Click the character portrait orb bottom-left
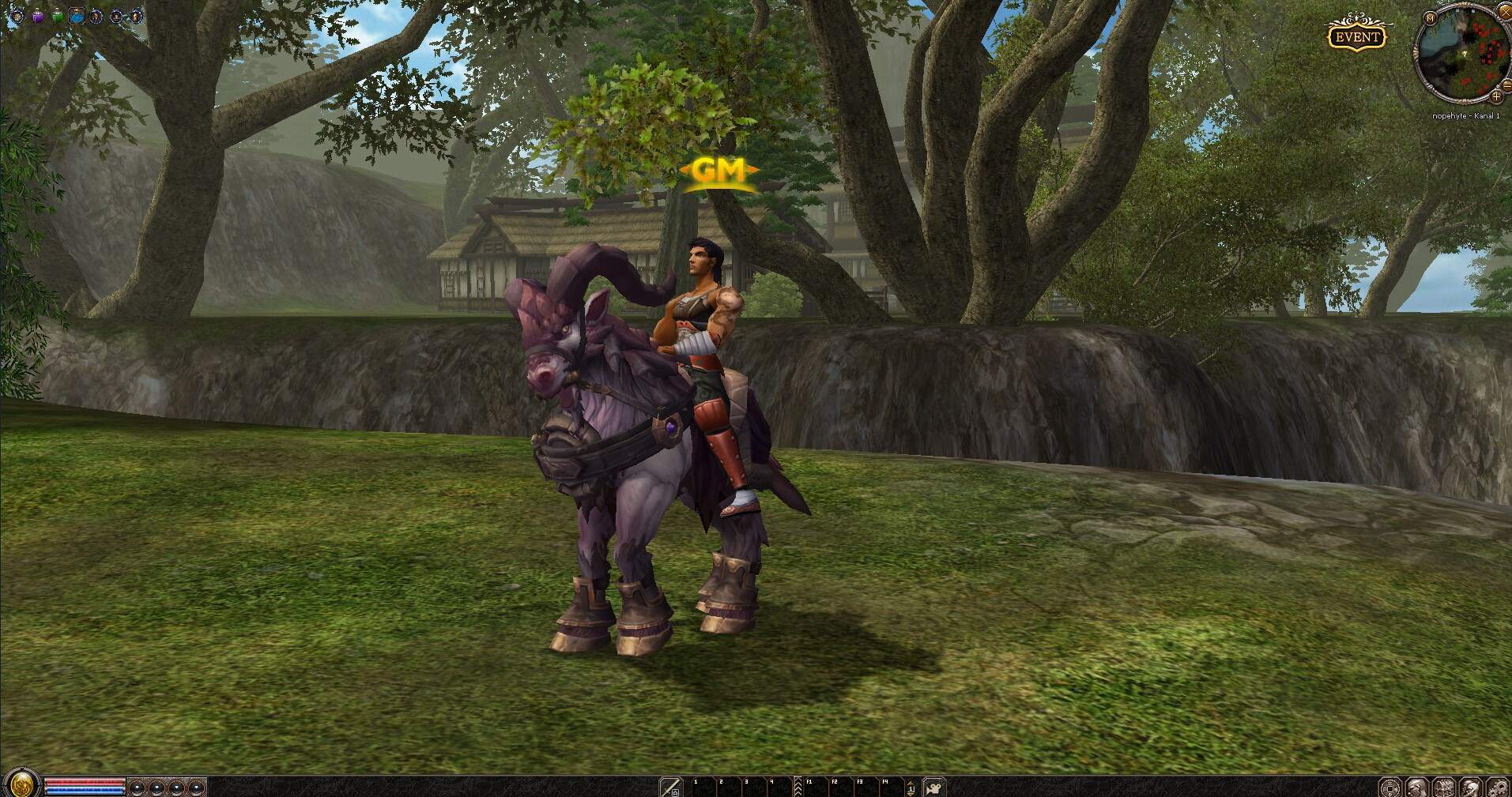This screenshot has width=1512, height=797. [21, 784]
